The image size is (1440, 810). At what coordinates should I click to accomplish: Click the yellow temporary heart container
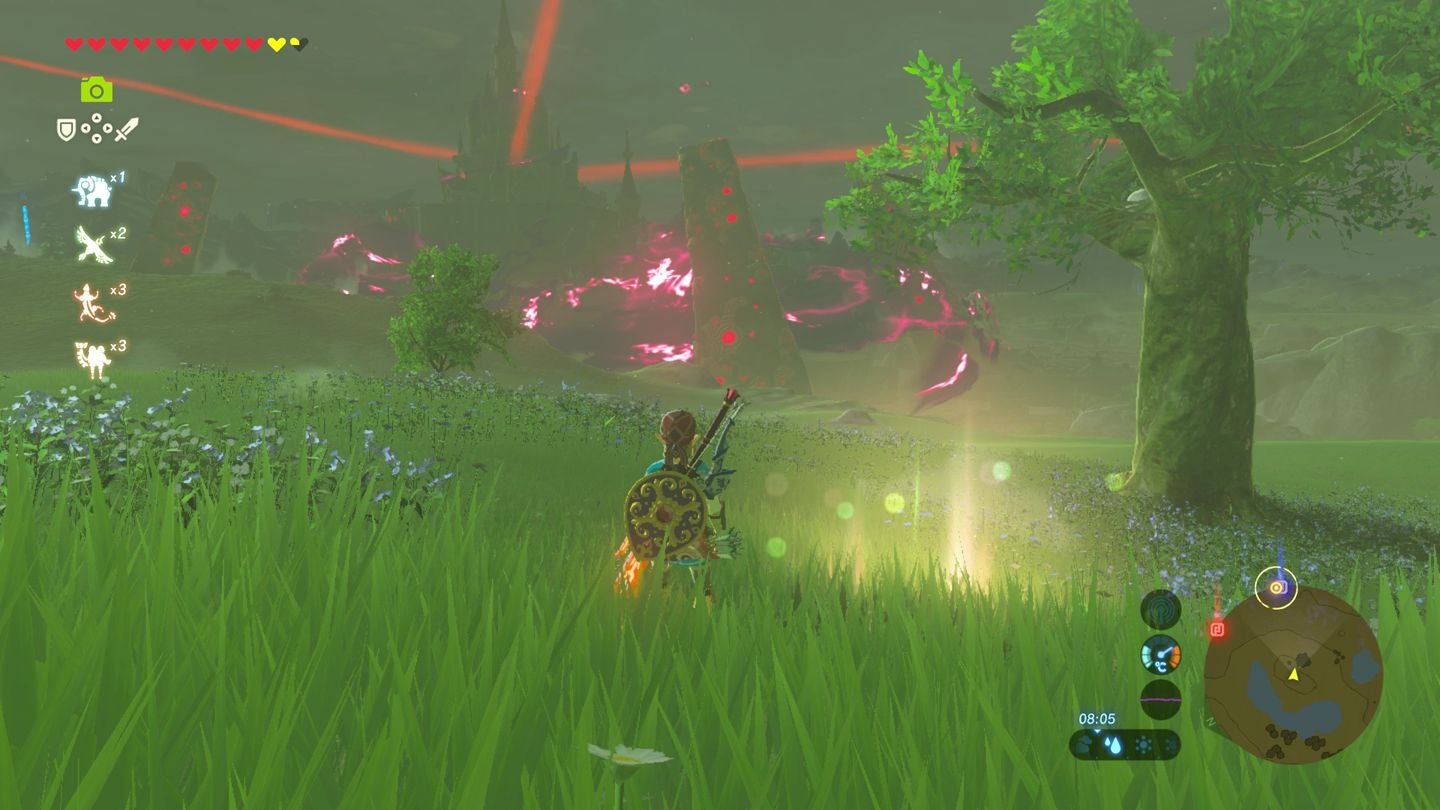tap(274, 43)
